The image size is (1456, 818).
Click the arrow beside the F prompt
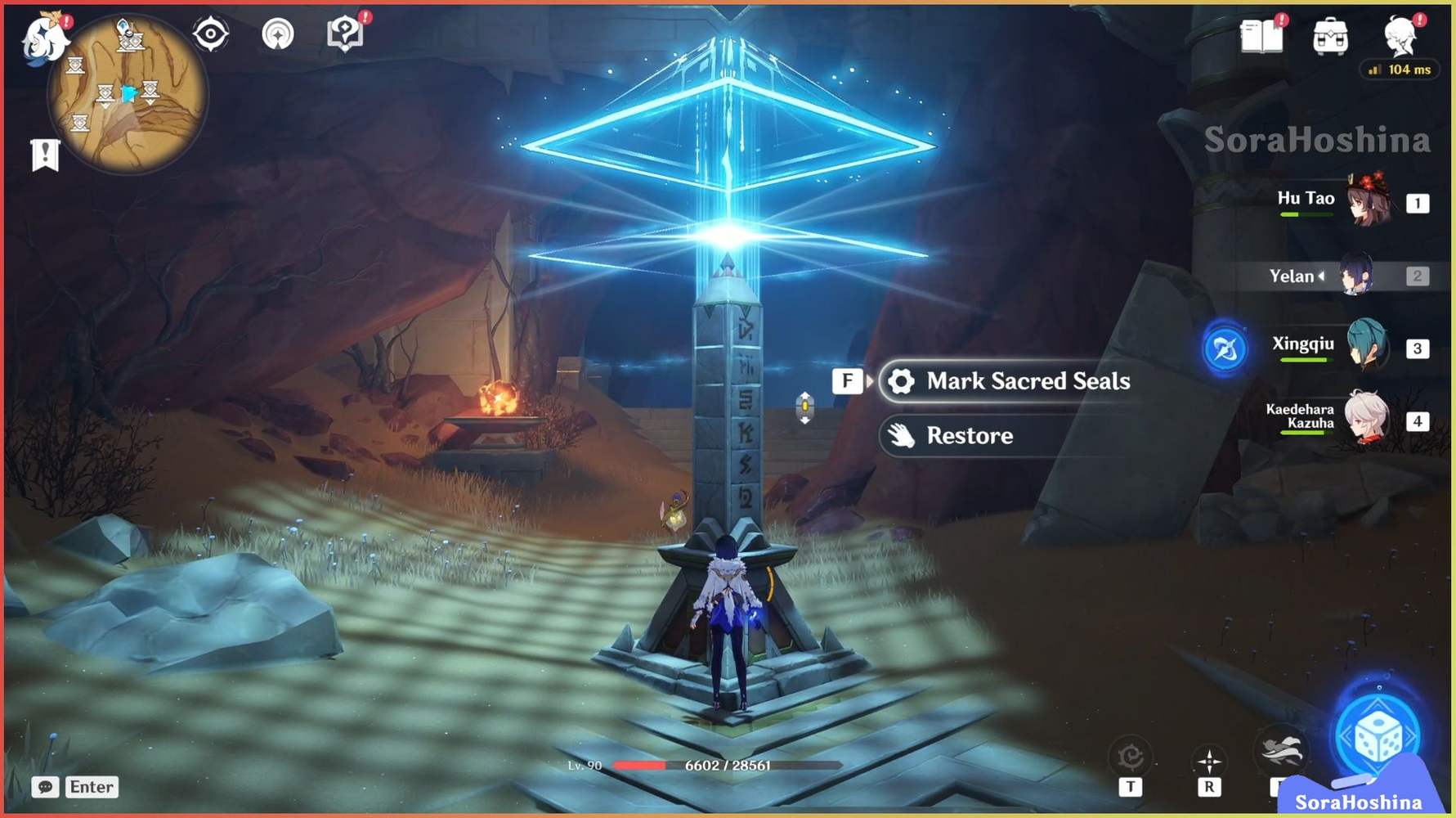(868, 381)
